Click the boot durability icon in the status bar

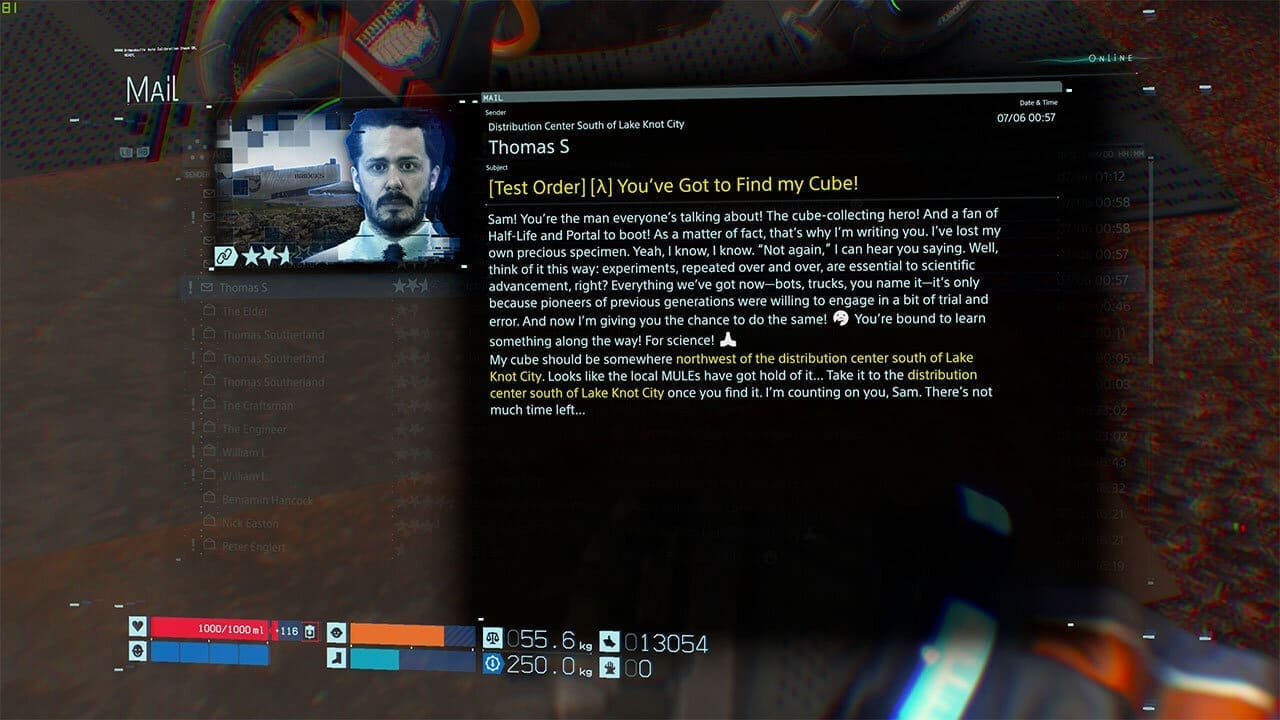[335, 658]
